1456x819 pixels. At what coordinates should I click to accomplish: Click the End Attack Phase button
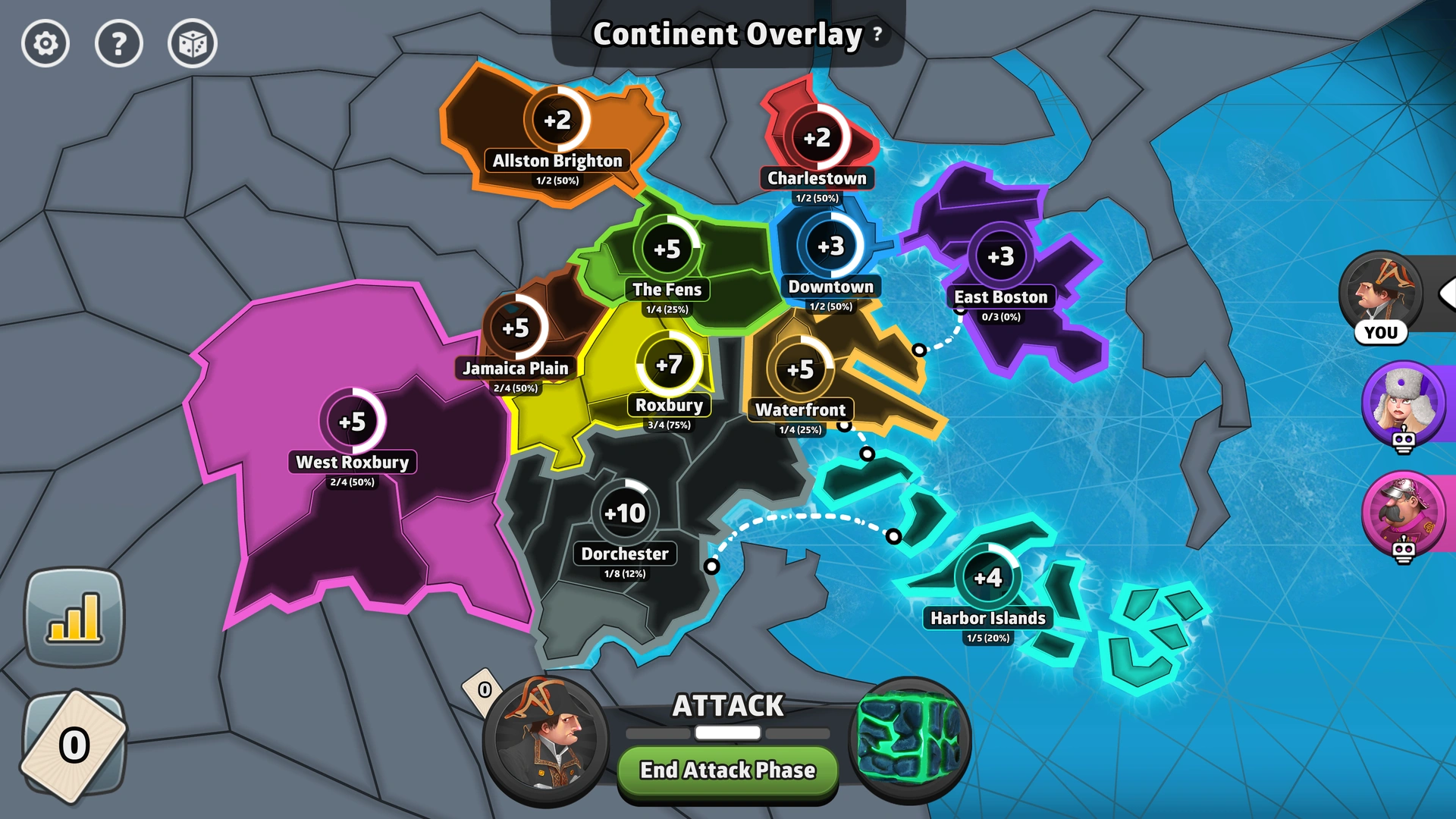726,770
